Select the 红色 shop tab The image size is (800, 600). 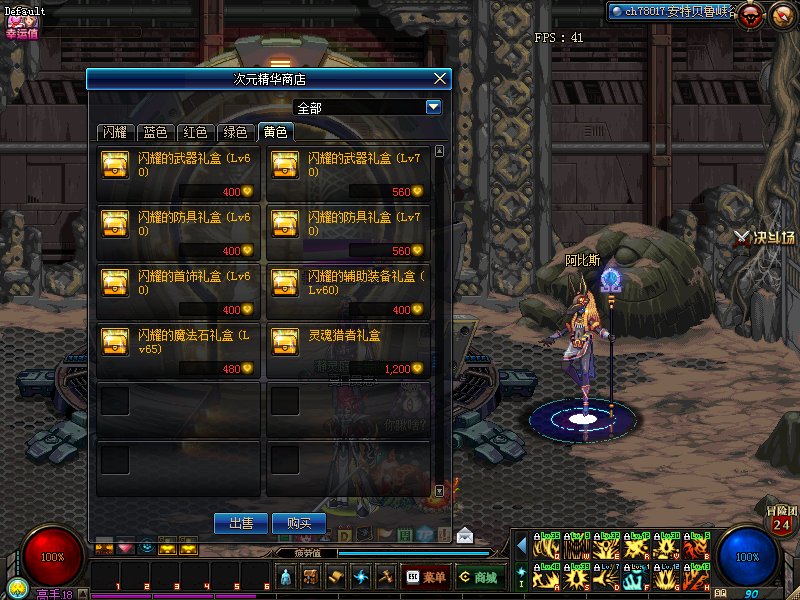click(194, 132)
